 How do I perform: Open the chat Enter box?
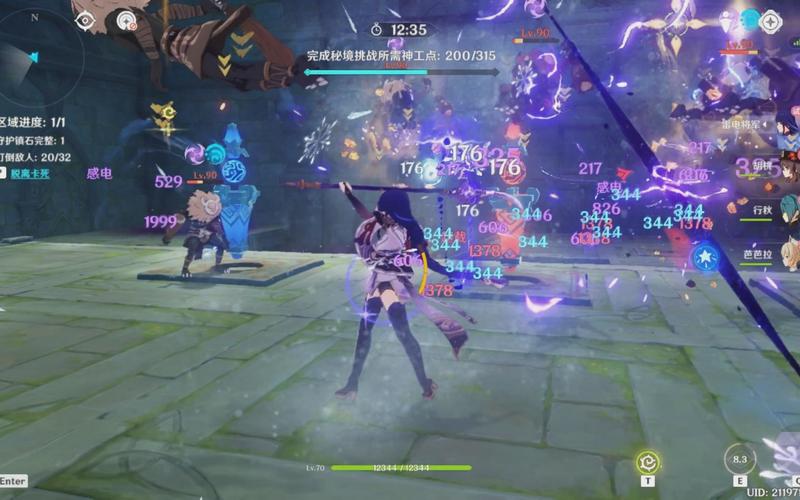pos(13,481)
